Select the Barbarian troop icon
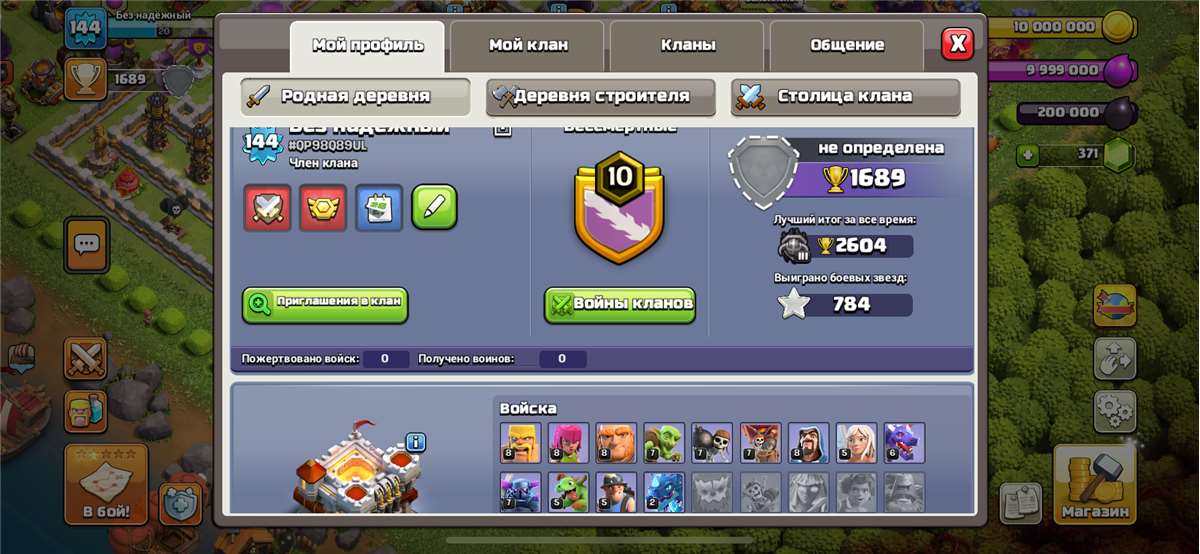Viewport: 1200px width, 554px height. pyautogui.click(x=520, y=442)
